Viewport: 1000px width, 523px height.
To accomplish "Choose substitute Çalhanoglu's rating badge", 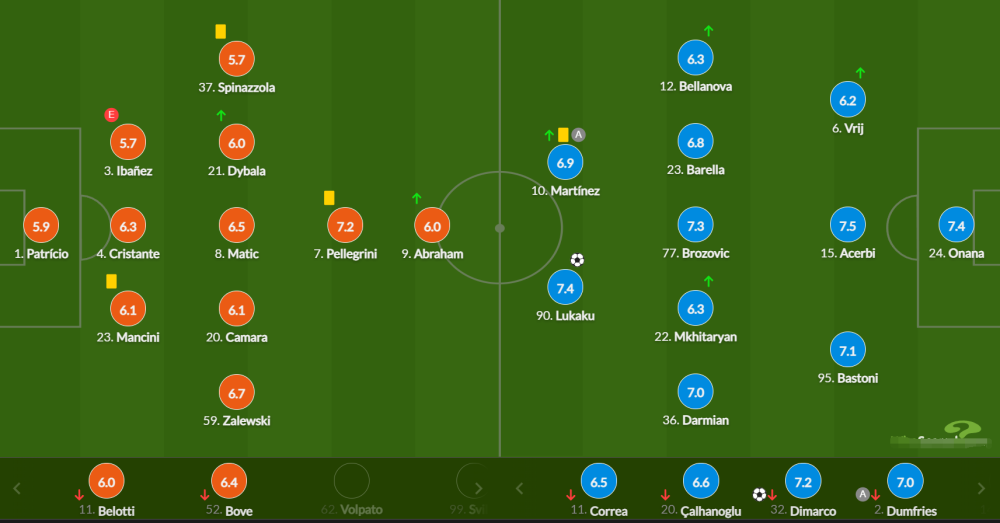I will click(701, 482).
